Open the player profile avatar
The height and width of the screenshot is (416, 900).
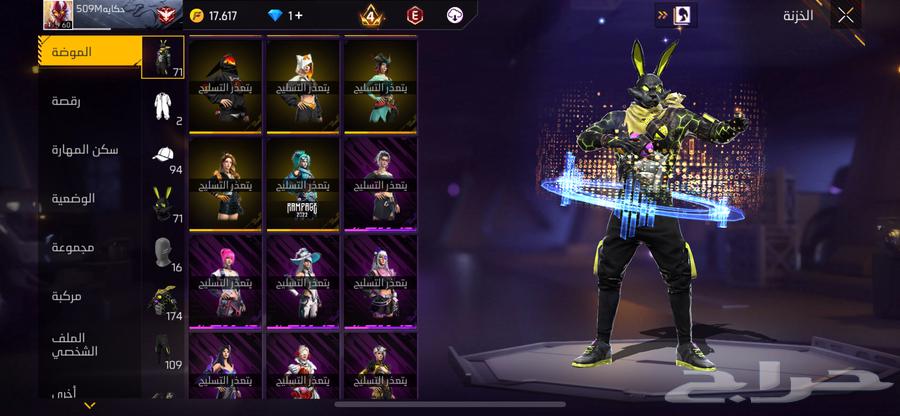point(58,14)
